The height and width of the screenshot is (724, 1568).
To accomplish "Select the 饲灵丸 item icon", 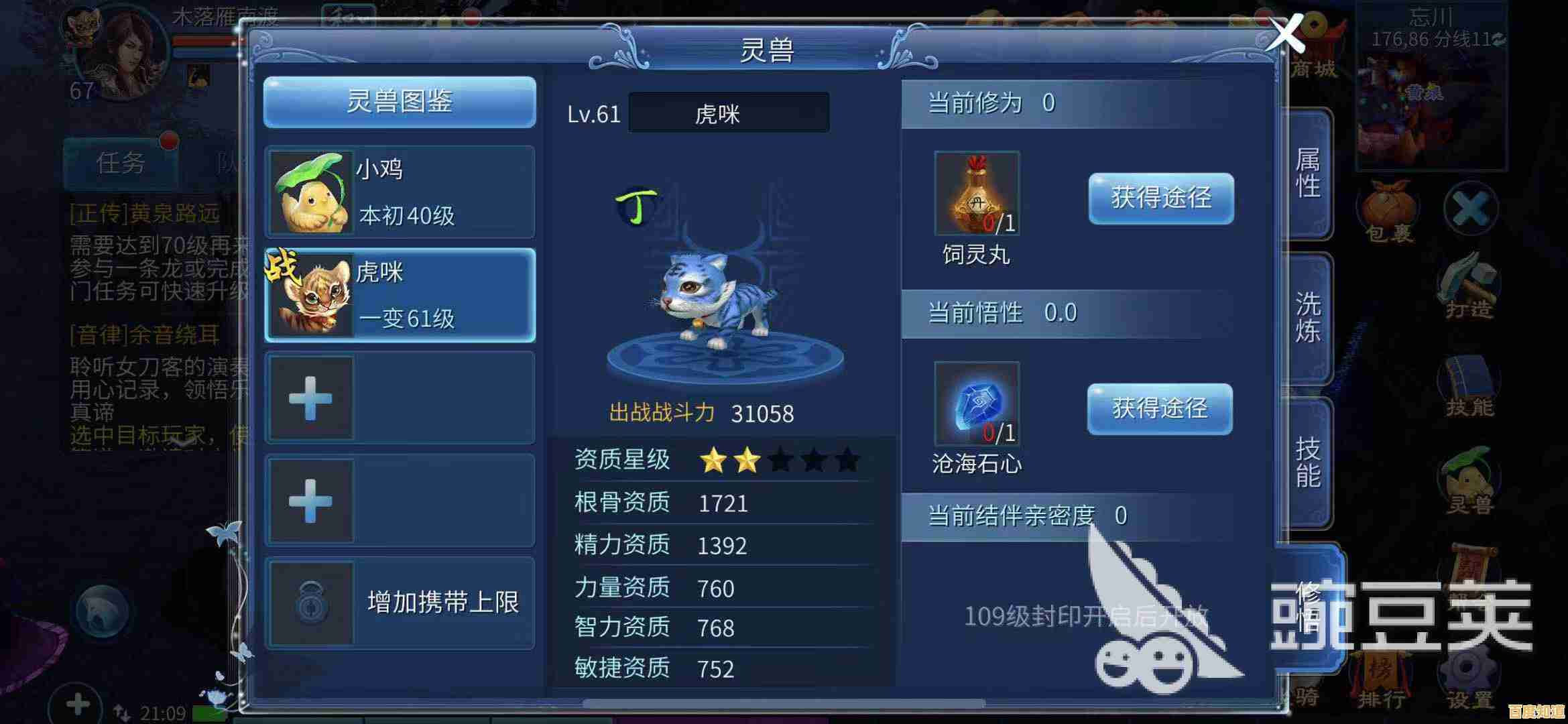I will (977, 193).
